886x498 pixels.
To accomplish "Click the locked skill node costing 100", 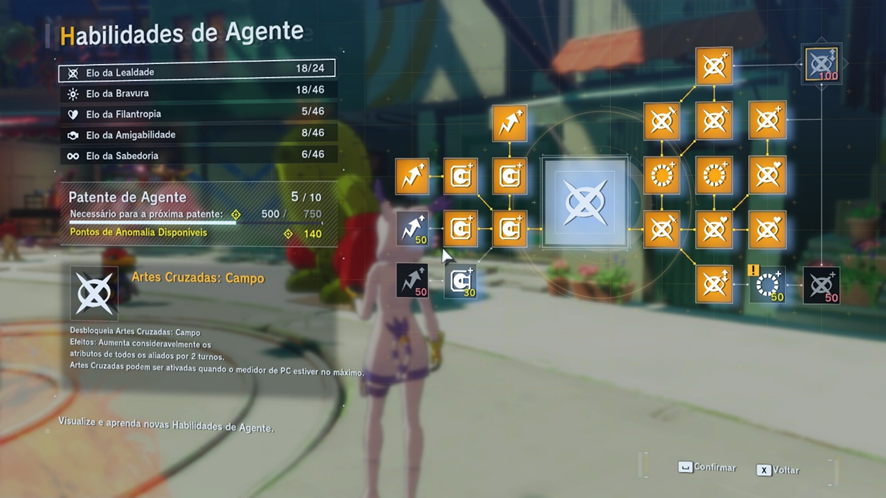I will click(822, 64).
